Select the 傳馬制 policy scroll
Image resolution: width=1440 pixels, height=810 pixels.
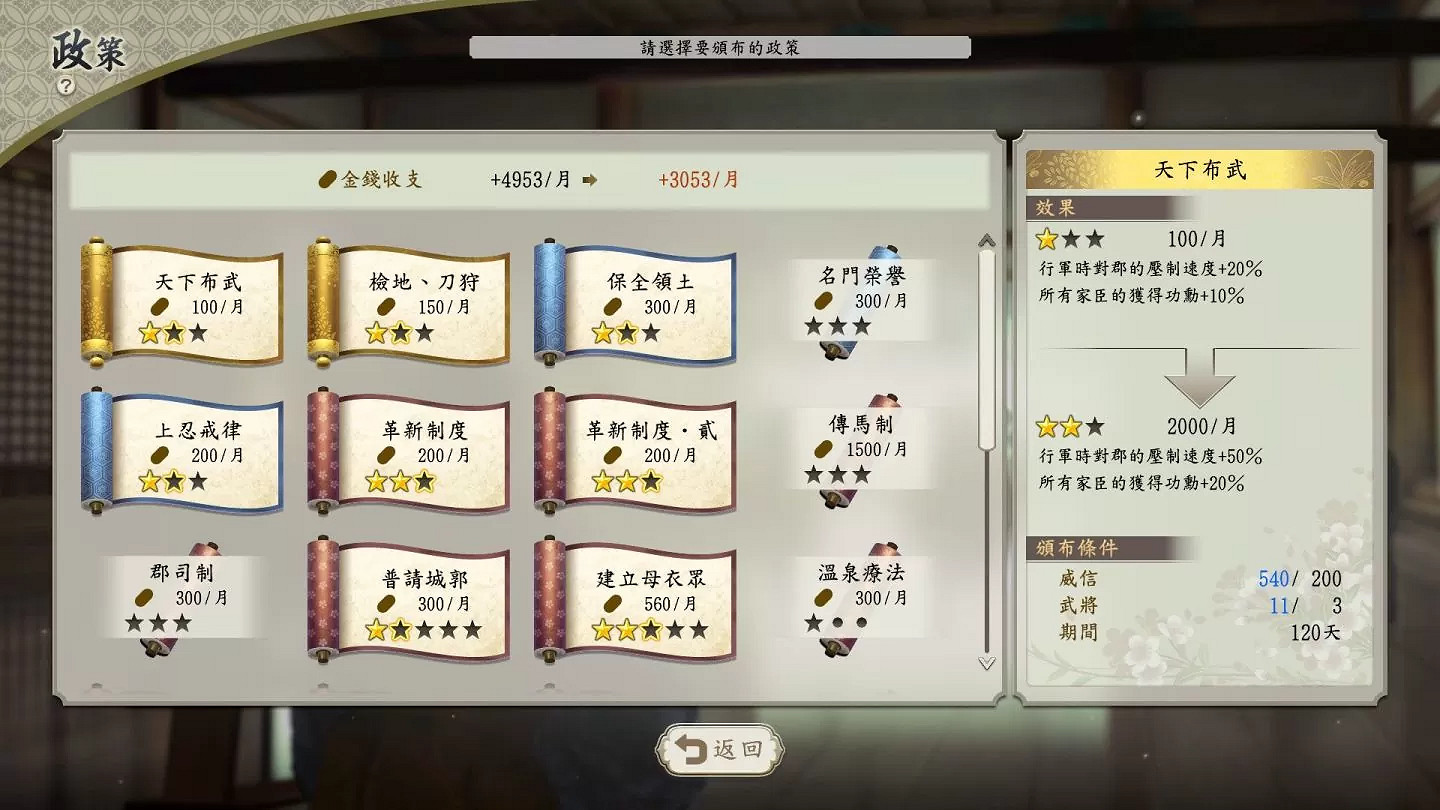tap(860, 447)
